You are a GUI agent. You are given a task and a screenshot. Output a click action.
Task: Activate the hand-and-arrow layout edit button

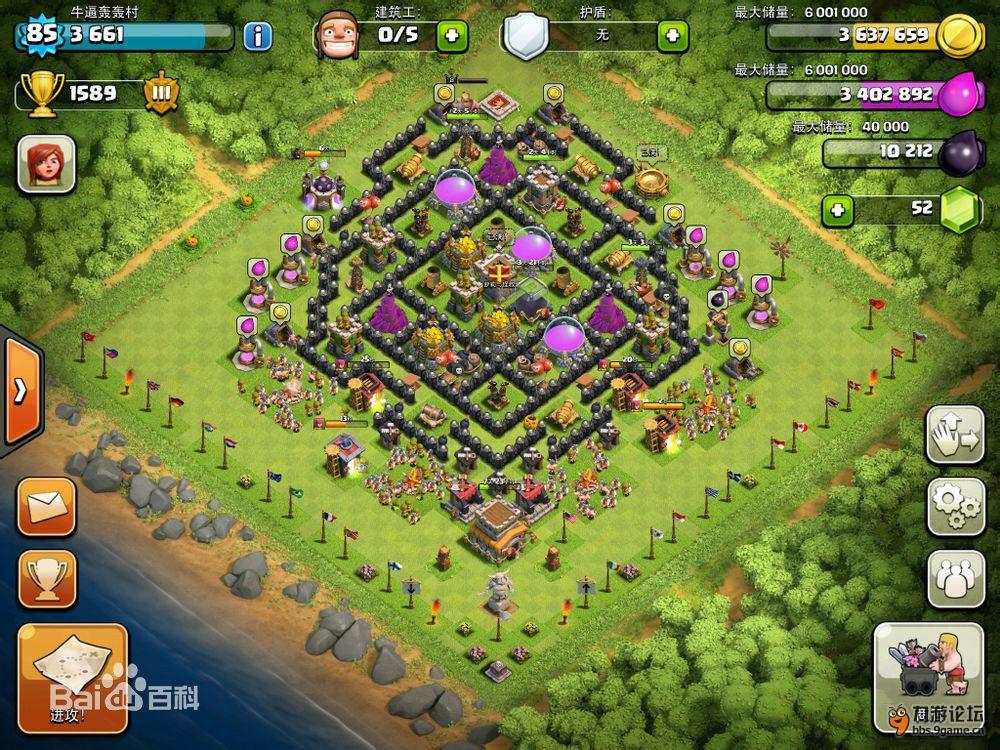(x=956, y=434)
